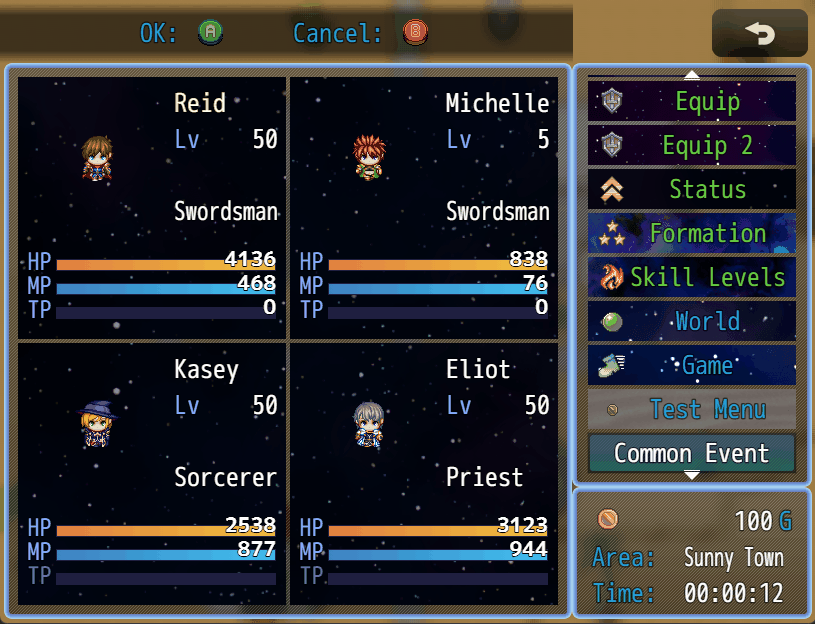The width and height of the screenshot is (815, 624).
Task: Open the Status screen
Action: click(692, 189)
